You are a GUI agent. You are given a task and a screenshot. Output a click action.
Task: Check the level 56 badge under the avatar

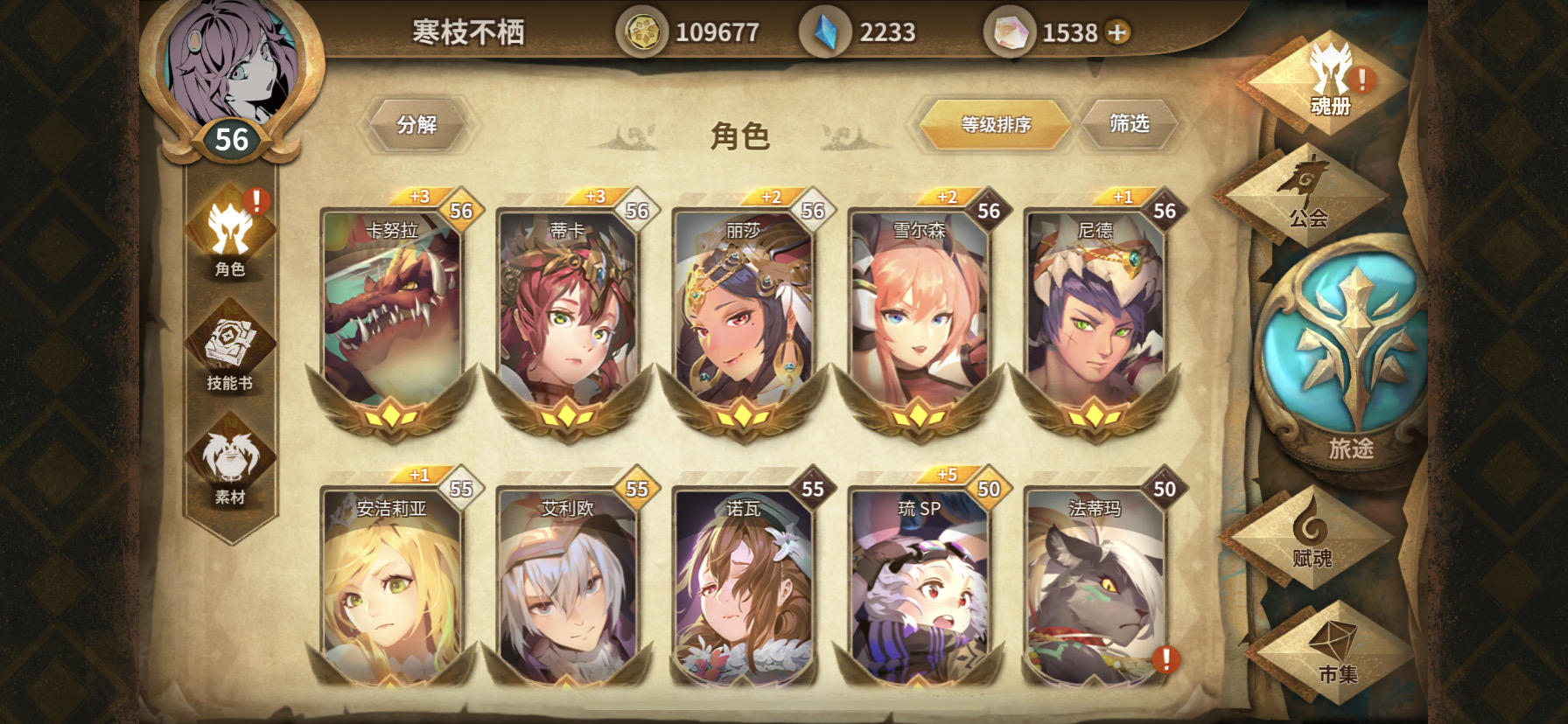pos(229,138)
